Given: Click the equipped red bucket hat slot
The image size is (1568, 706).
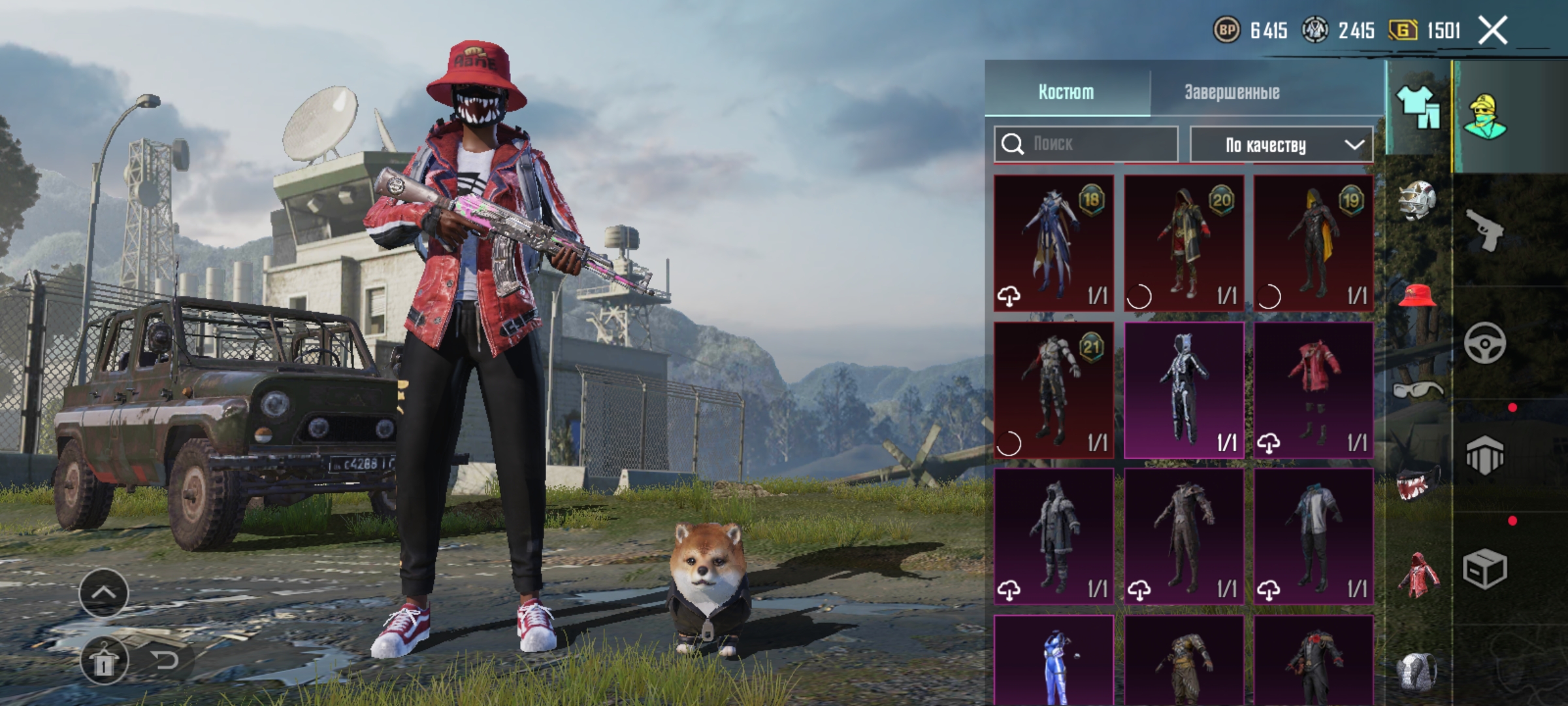Looking at the screenshot, I should point(1417,296).
